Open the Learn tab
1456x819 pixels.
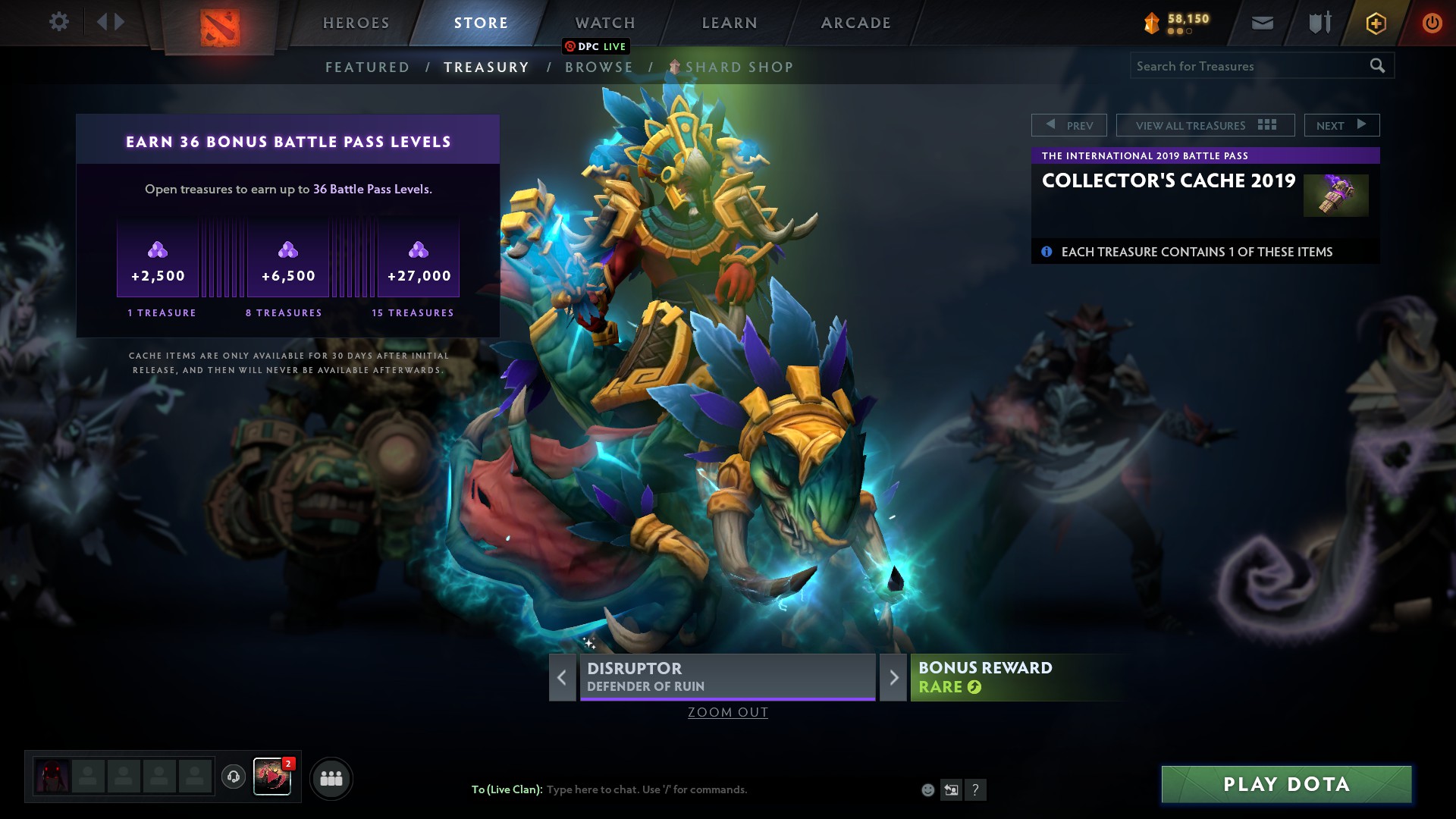(x=729, y=23)
